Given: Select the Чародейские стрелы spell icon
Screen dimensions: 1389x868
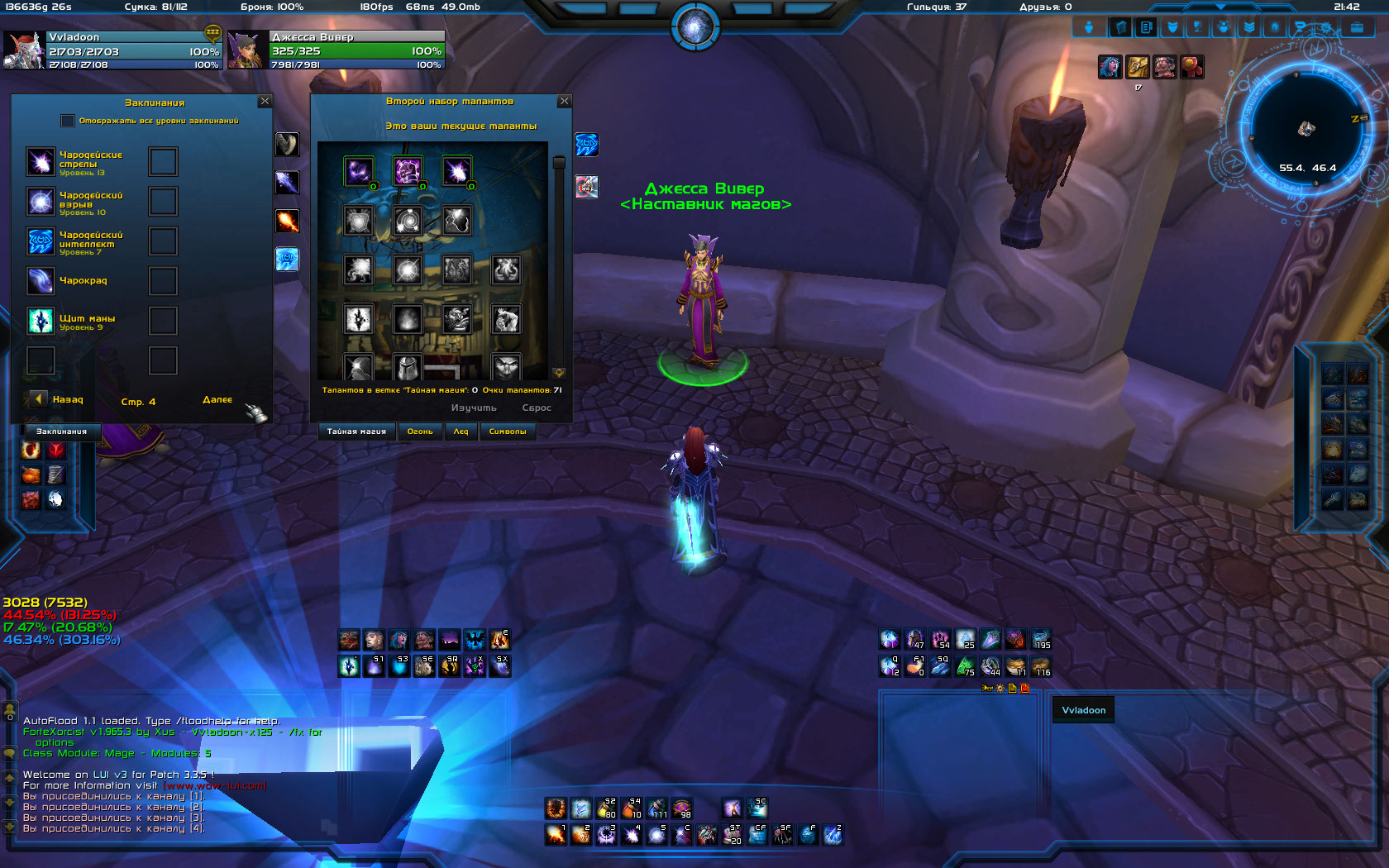Looking at the screenshot, I should click(41, 161).
